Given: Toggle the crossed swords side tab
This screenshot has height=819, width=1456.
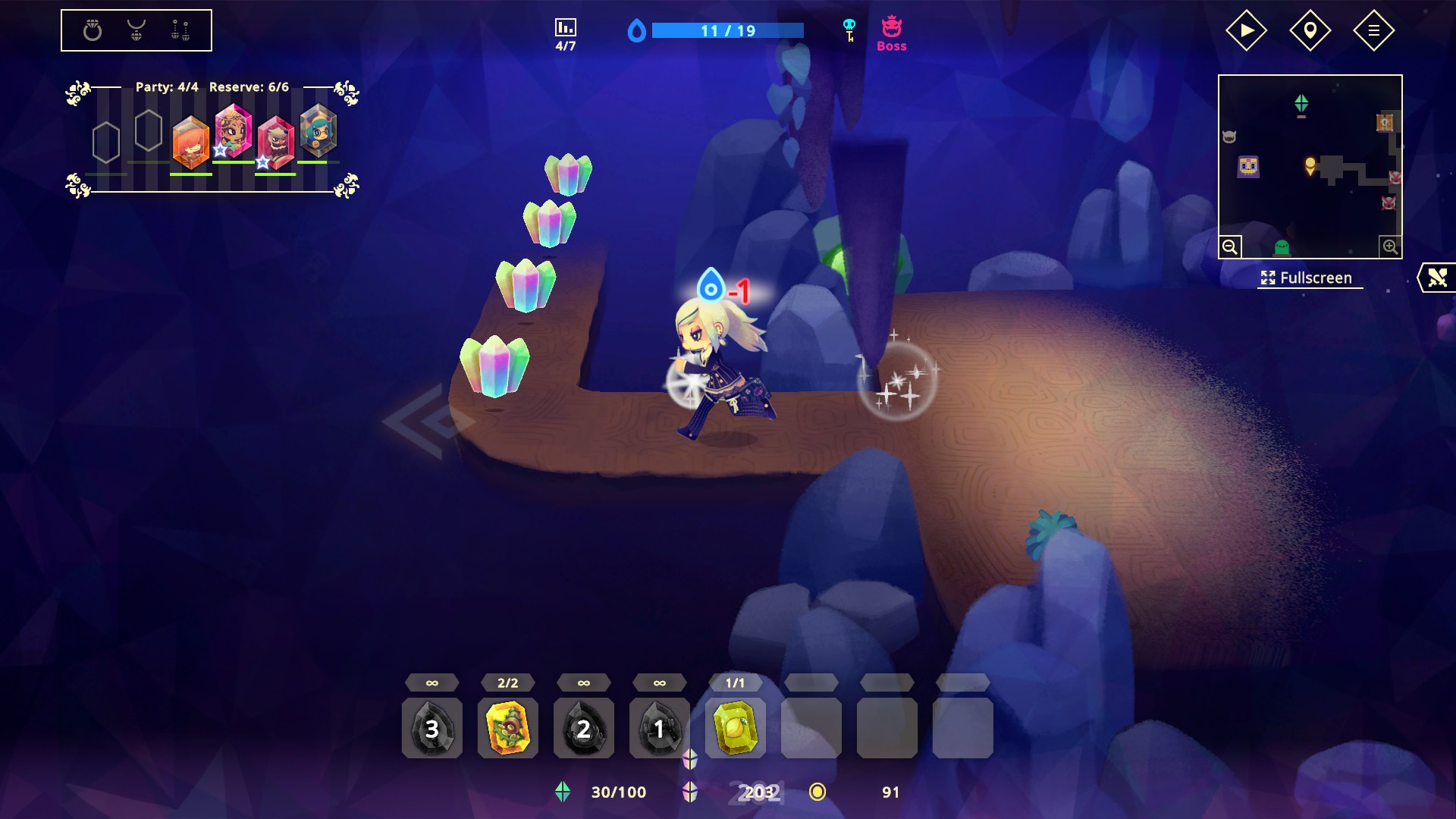Looking at the screenshot, I should pos(1437,278).
